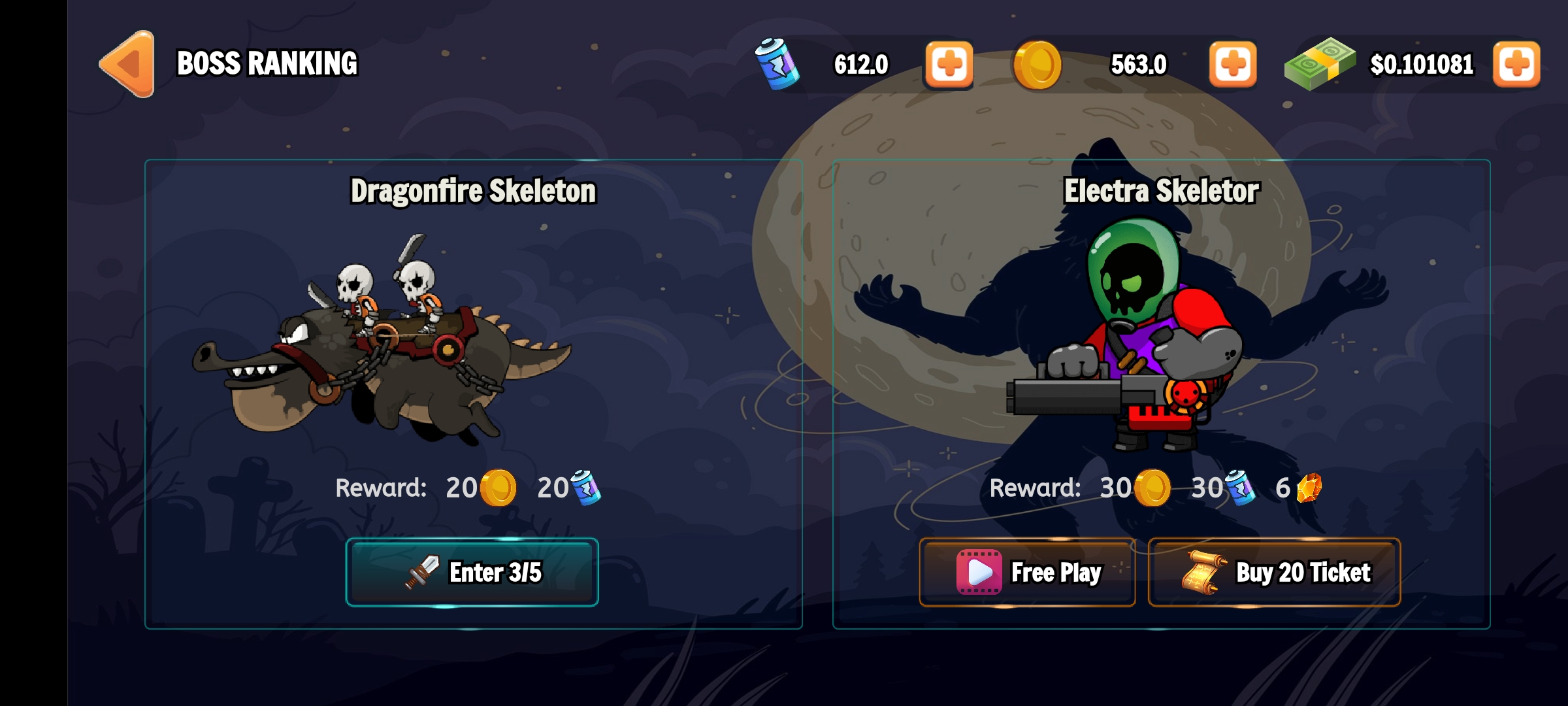This screenshot has height=706, width=1568.
Task: Add cash using the plus button
Action: (1516, 64)
